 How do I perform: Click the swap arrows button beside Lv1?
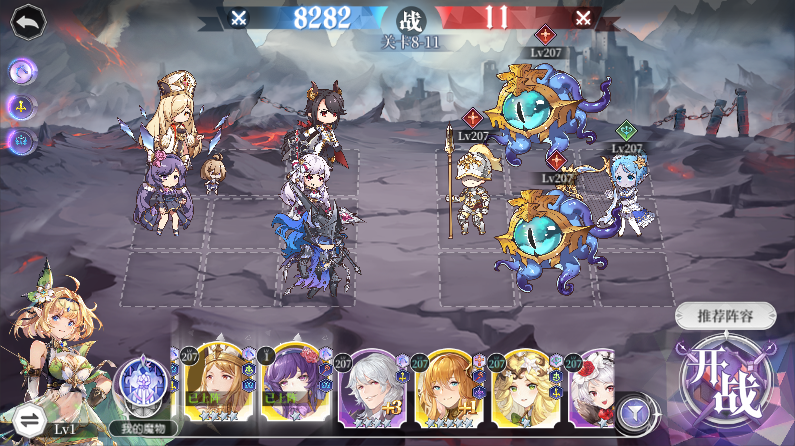(x=26, y=419)
